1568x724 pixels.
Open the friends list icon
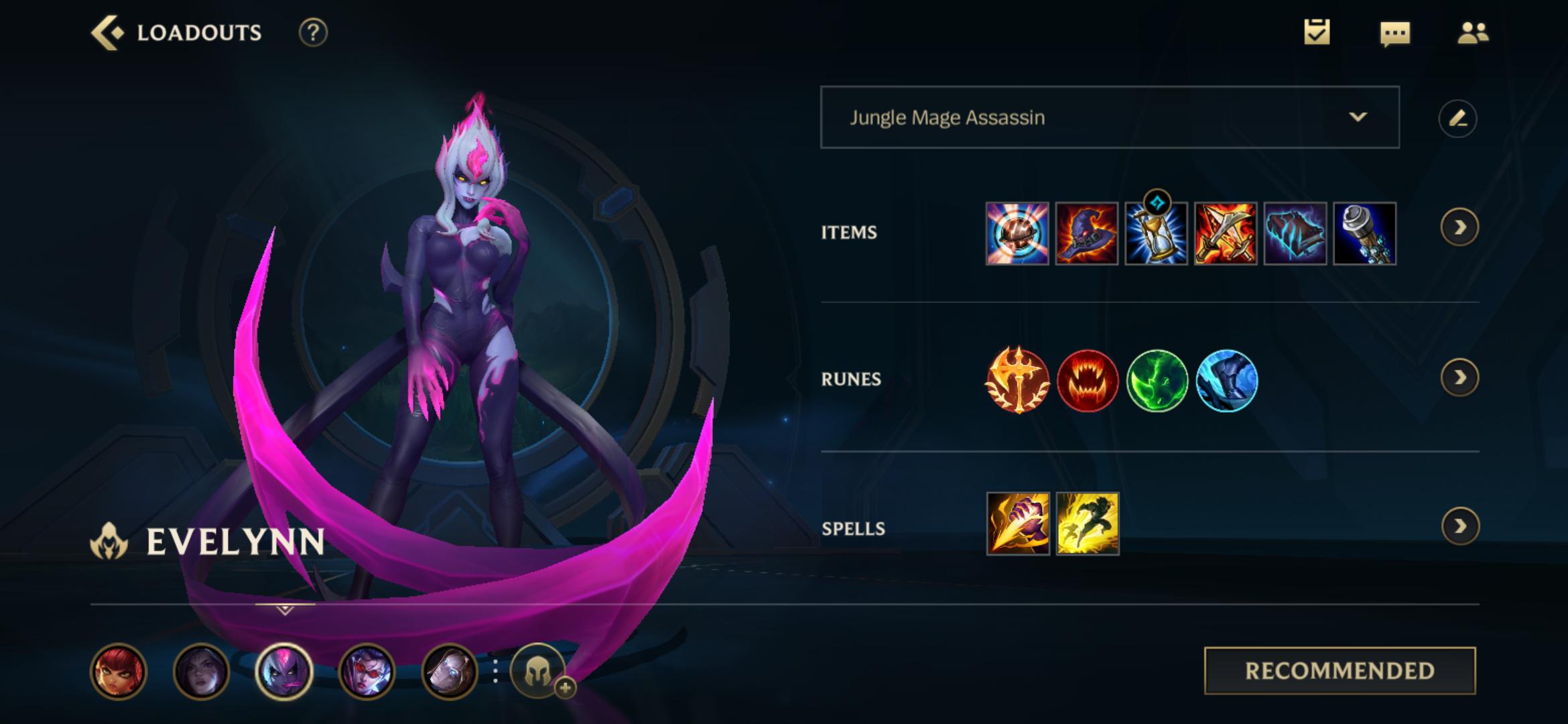1474,32
